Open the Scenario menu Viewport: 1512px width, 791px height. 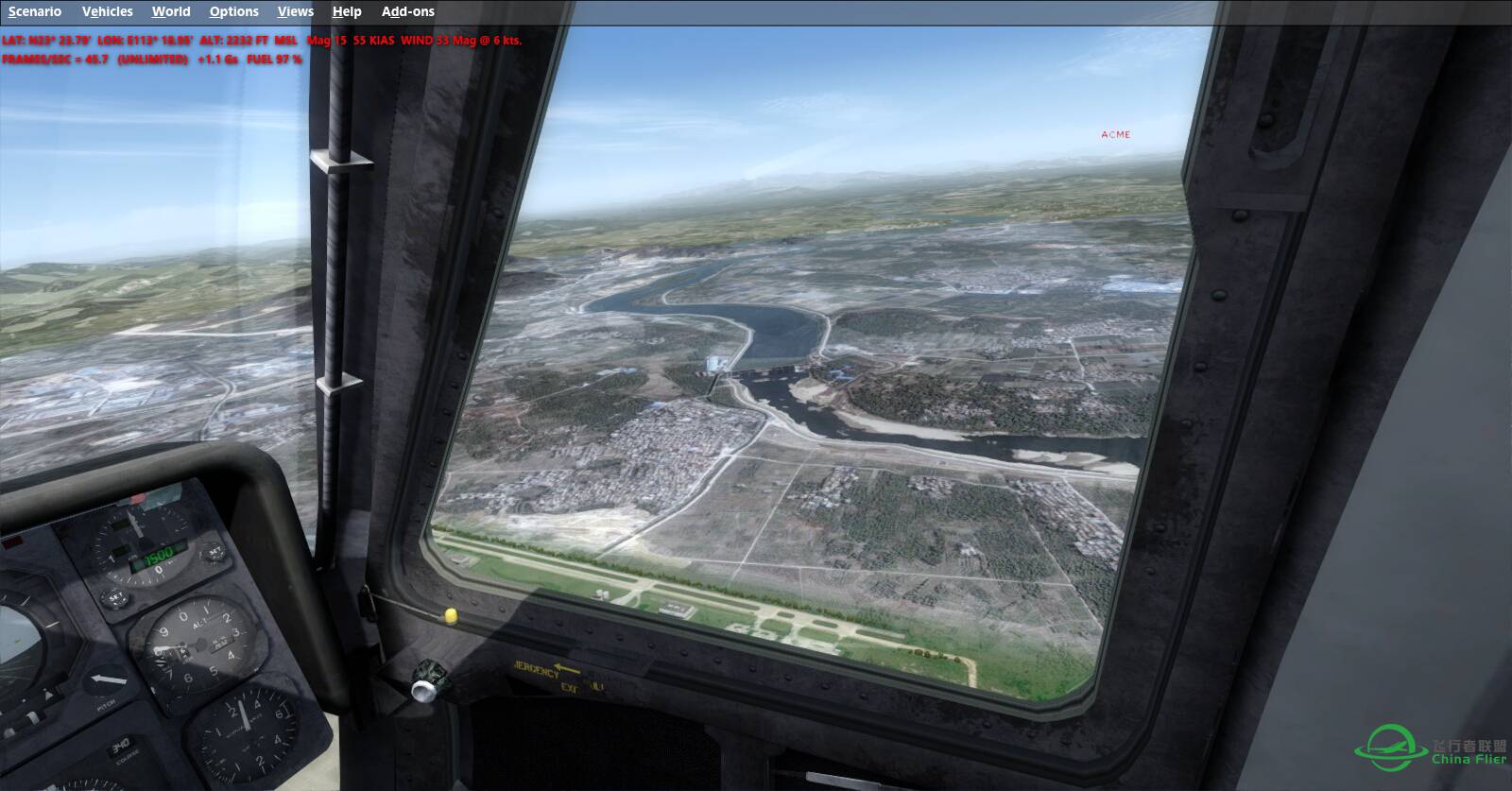35,11
